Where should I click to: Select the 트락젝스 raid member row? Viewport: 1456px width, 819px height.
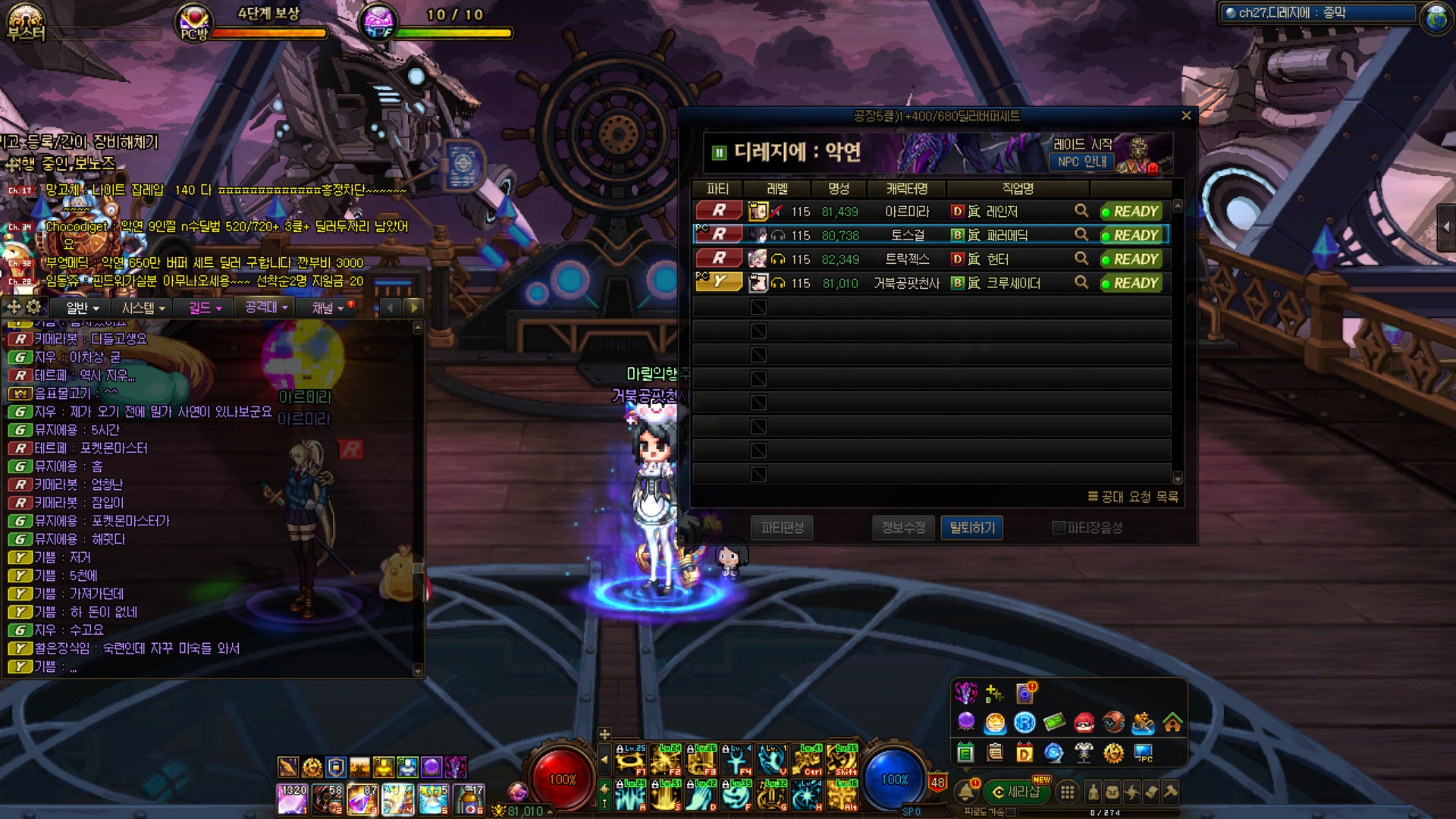point(907,259)
